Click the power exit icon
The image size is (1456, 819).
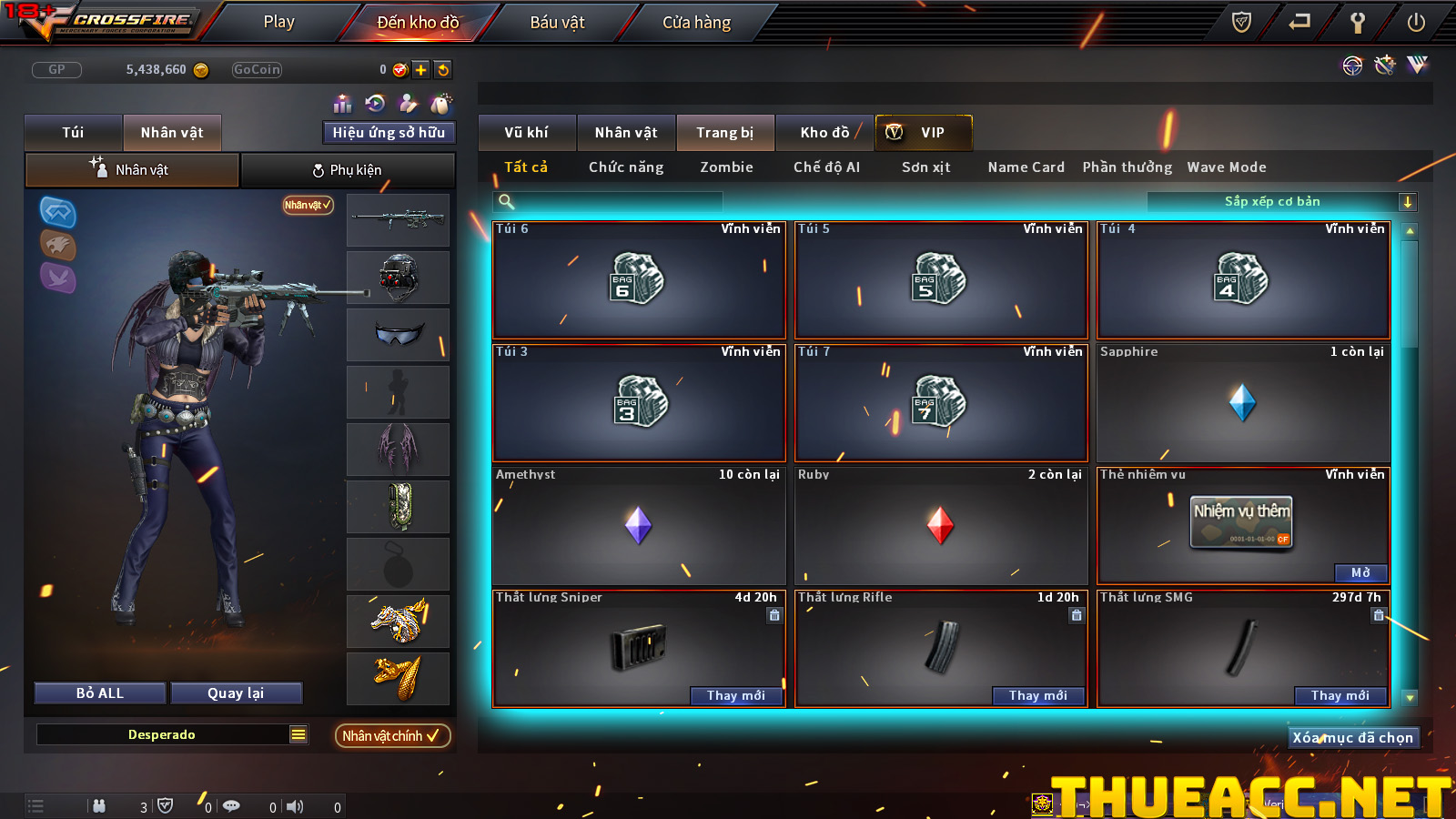(1416, 22)
